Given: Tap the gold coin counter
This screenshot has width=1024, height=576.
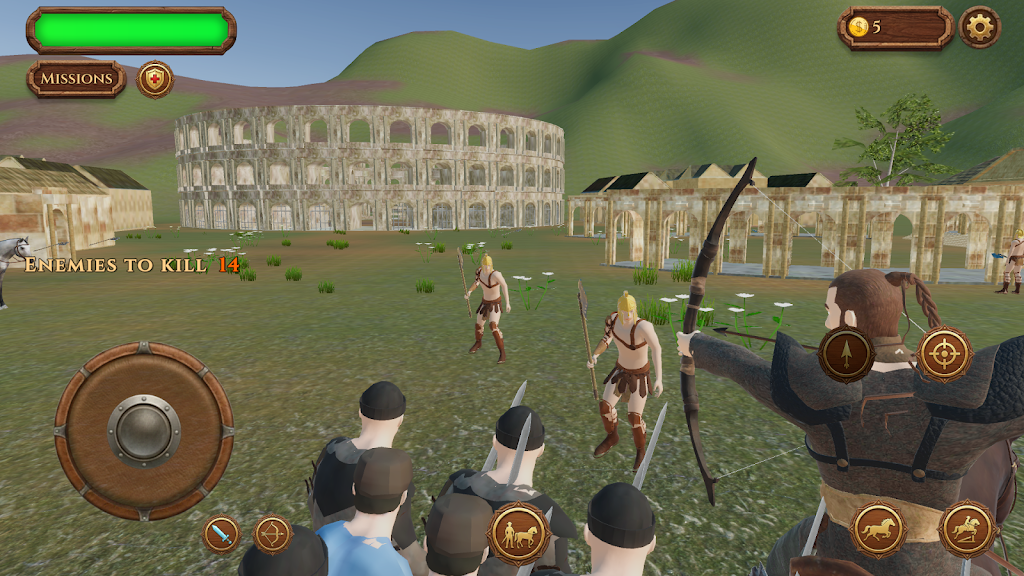Looking at the screenshot, I should click(x=895, y=27).
